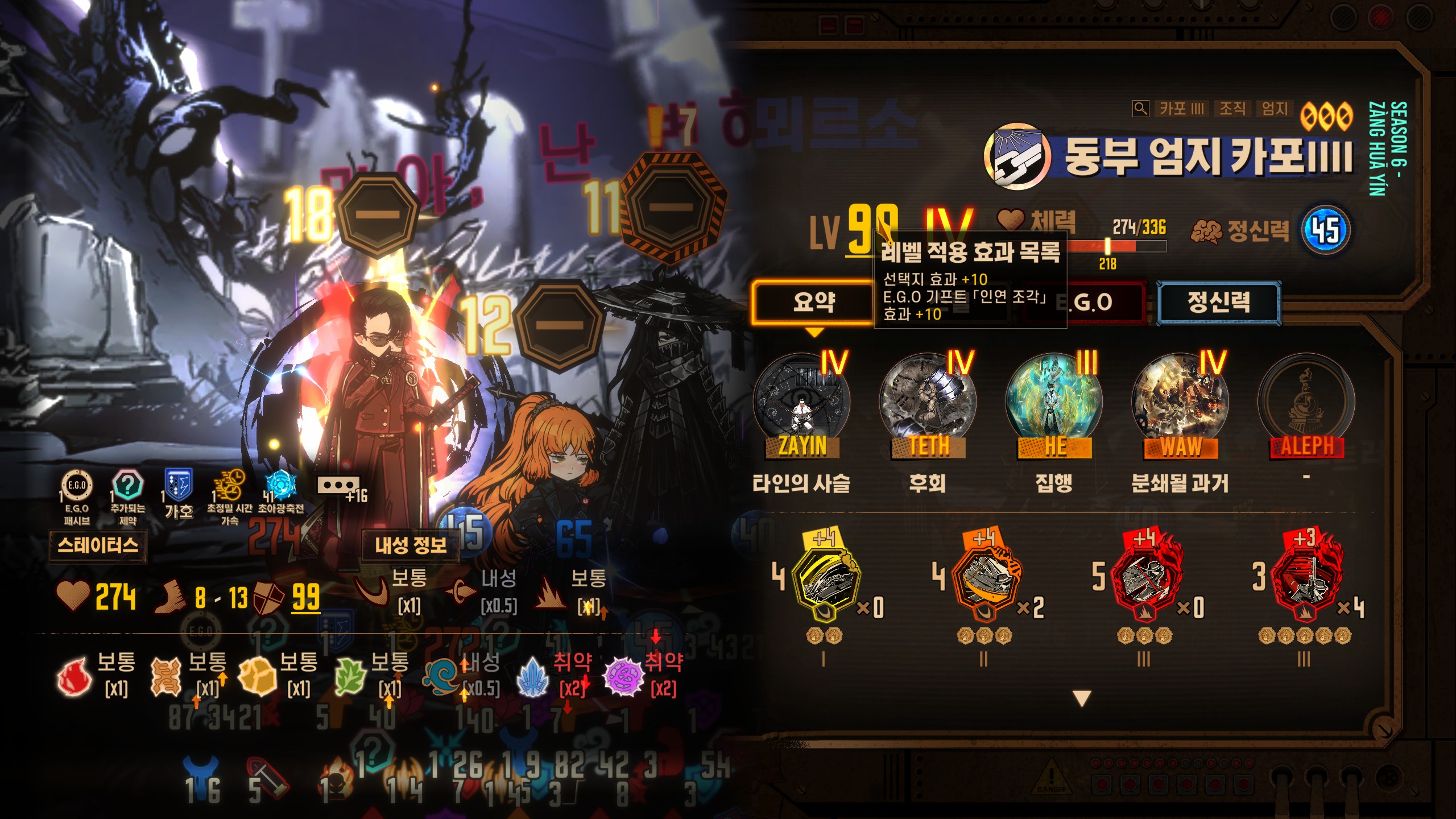The width and height of the screenshot is (1456, 819).
Task: Inspect the E.G.O 패시브 status icon
Action: (x=76, y=486)
